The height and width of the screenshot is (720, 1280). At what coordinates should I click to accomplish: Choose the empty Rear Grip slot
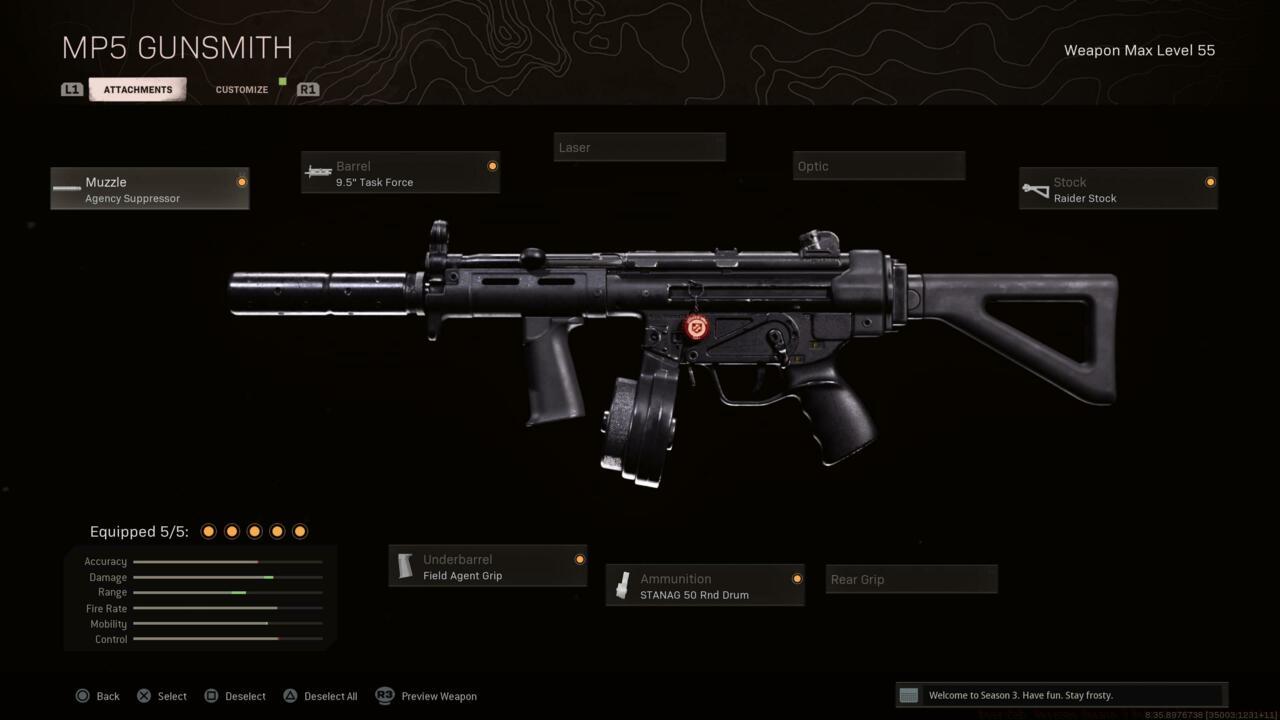click(x=911, y=580)
